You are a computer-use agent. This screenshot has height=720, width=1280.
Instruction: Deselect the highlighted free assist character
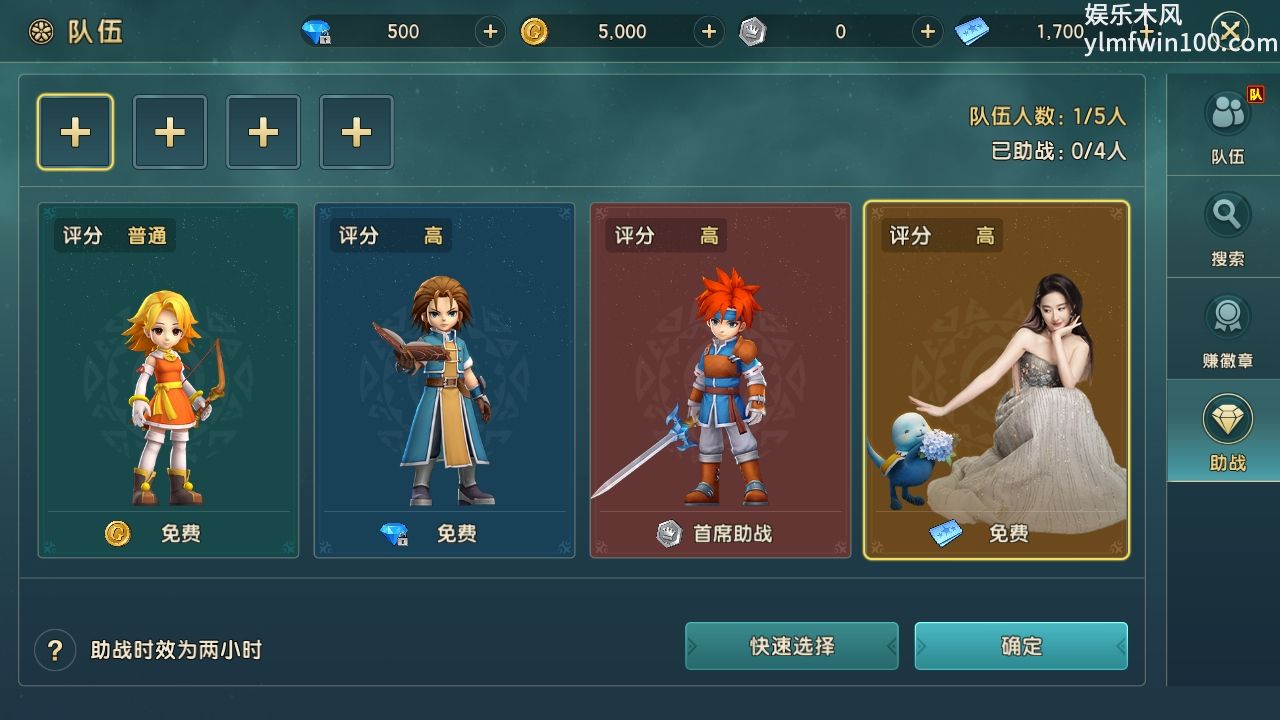(x=997, y=380)
